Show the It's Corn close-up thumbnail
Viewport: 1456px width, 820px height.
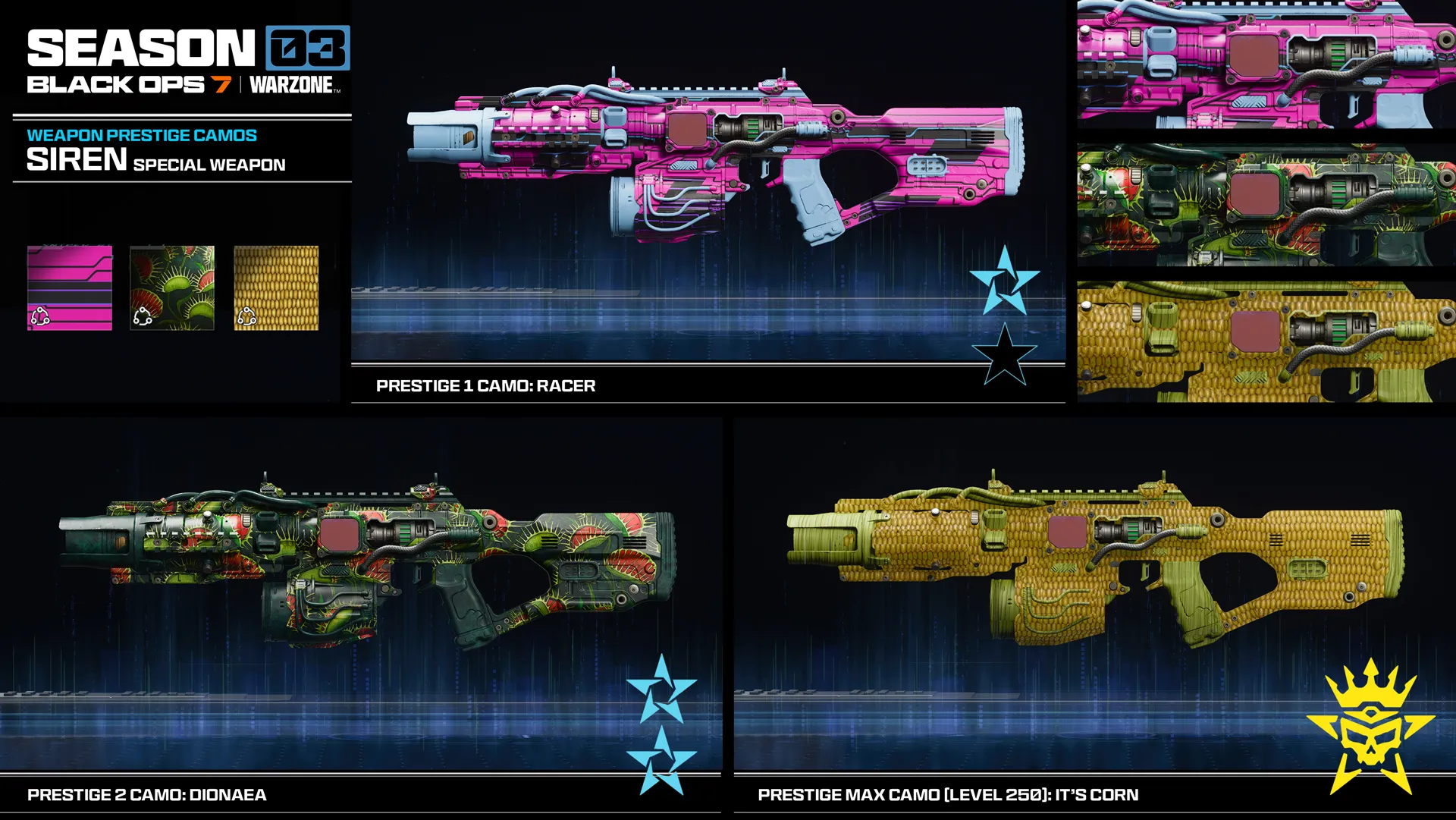tap(1266, 341)
